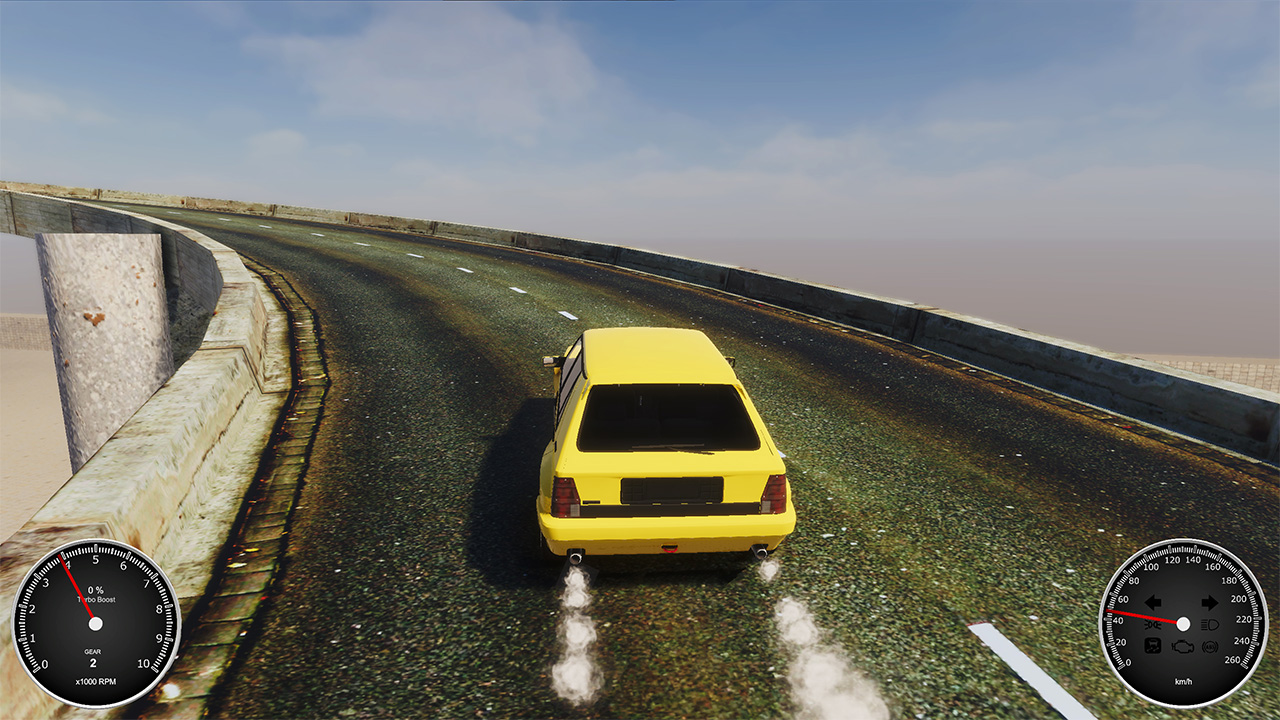Click the high beam headlight indicator icon
This screenshot has width=1280, height=720.
[x=1210, y=624]
